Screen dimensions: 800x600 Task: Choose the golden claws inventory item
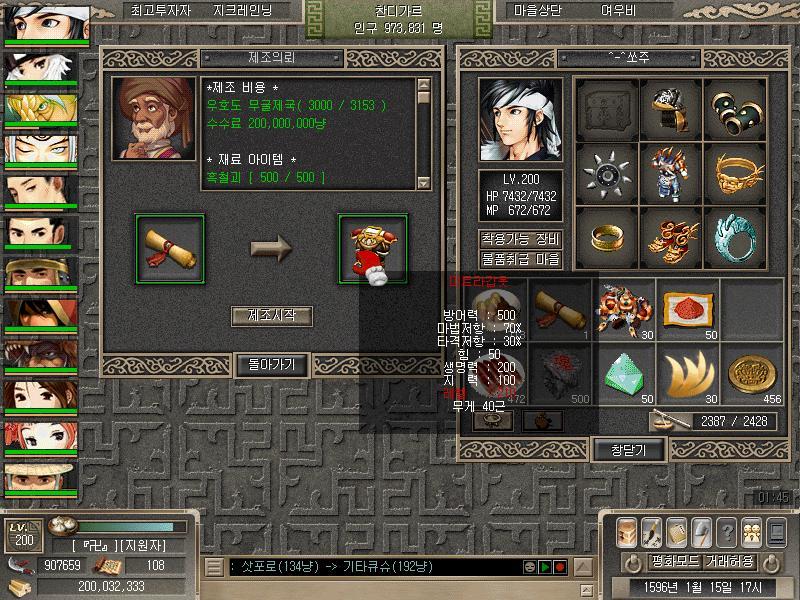coord(688,374)
